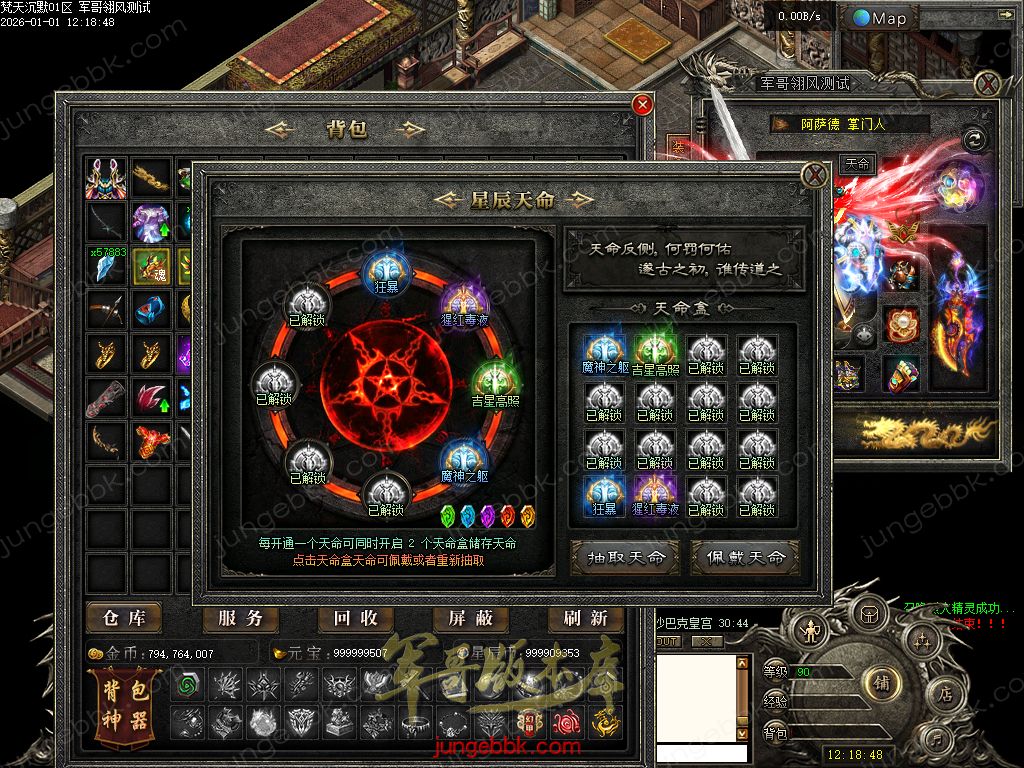Select the 狂暴 node on the star wheel
1024x768 pixels.
385,271
